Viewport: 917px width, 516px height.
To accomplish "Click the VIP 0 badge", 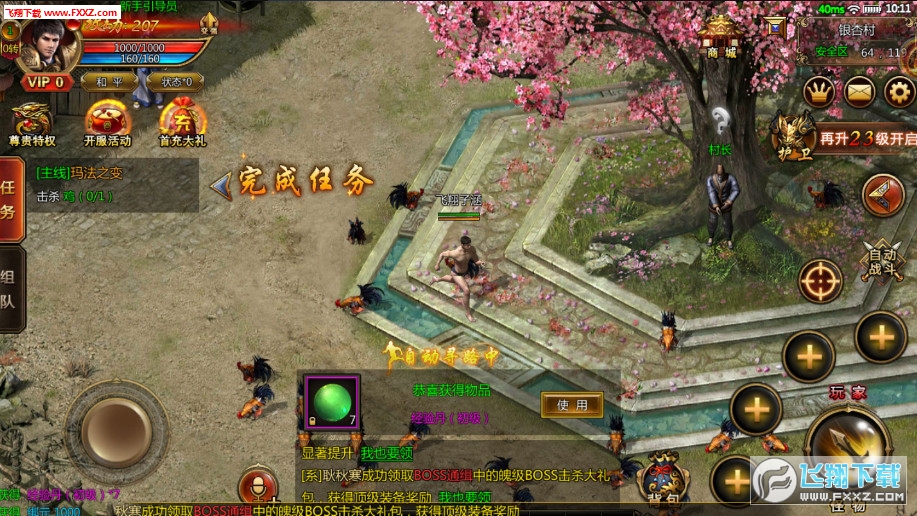I will point(44,81).
